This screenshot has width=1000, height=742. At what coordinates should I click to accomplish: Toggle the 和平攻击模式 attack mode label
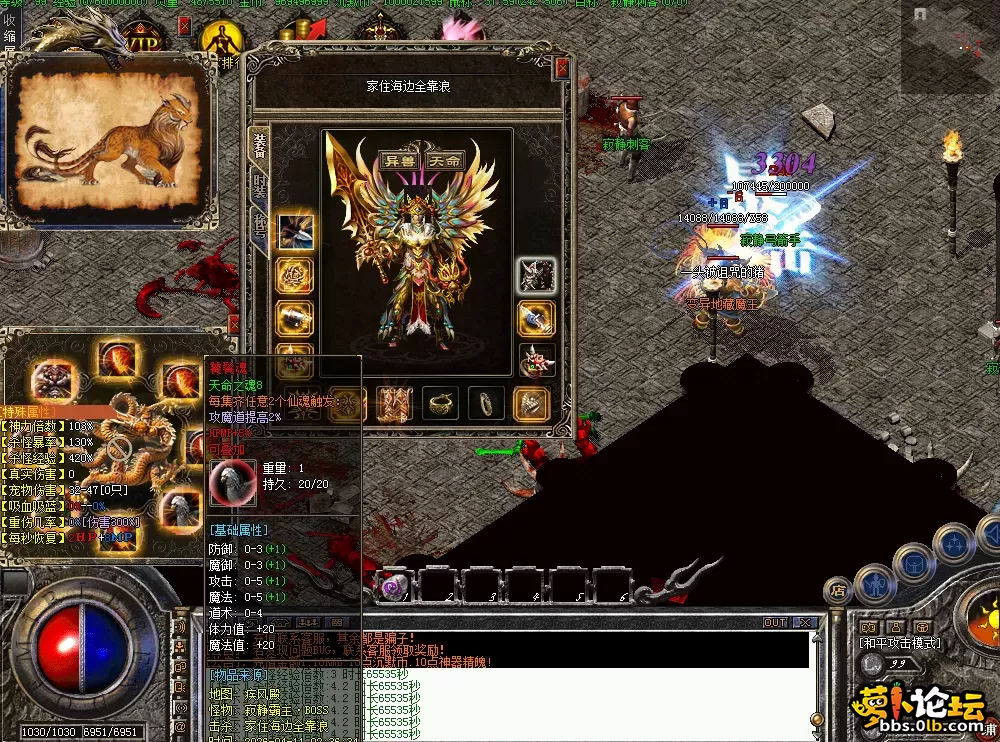[x=898, y=642]
